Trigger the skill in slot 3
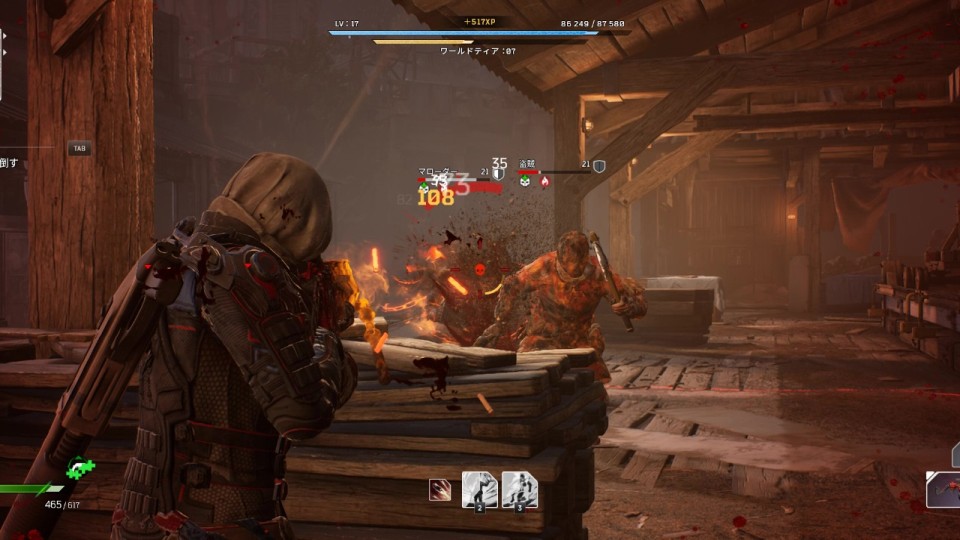 pos(519,490)
